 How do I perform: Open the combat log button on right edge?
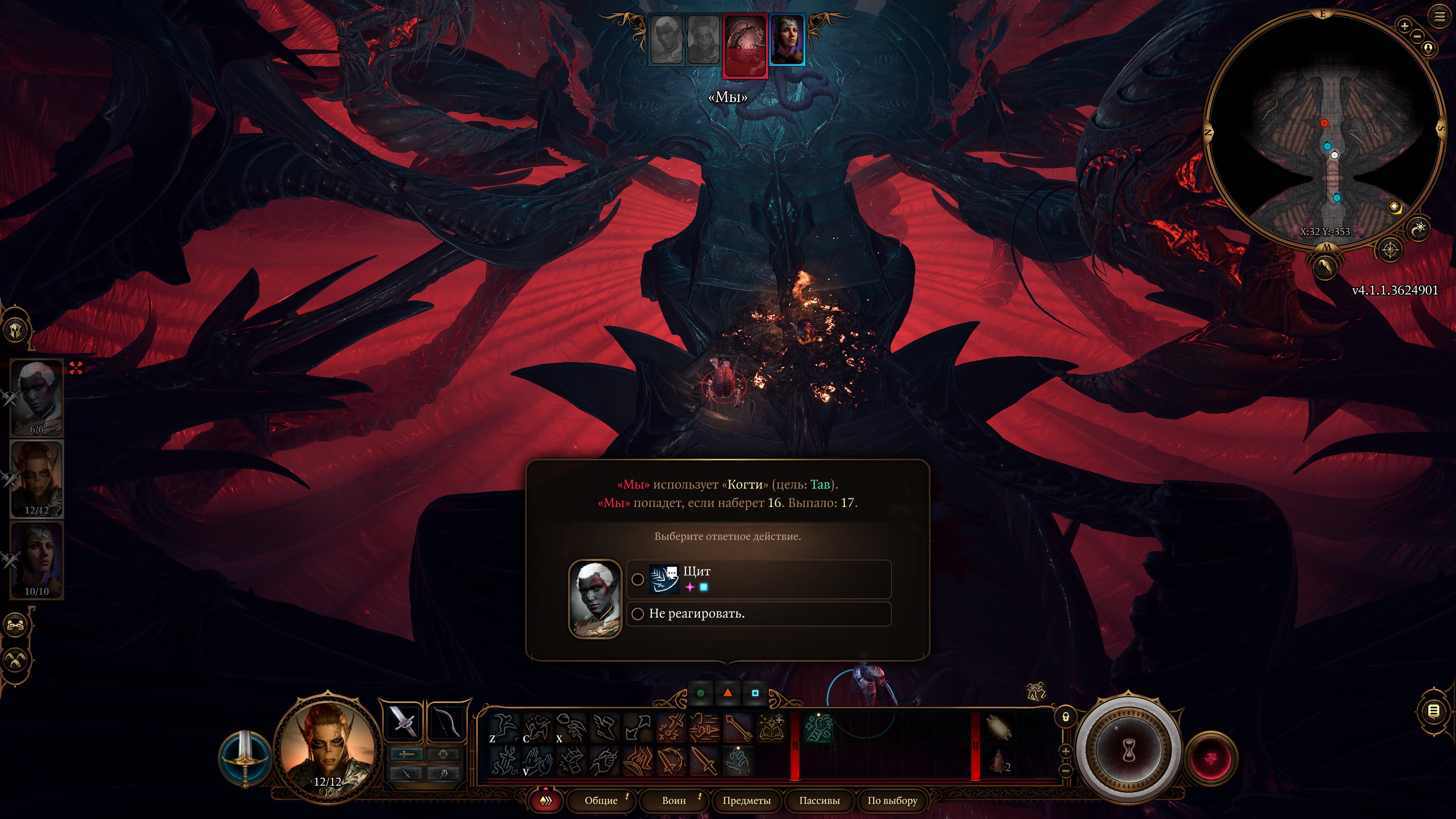click(x=1434, y=711)
